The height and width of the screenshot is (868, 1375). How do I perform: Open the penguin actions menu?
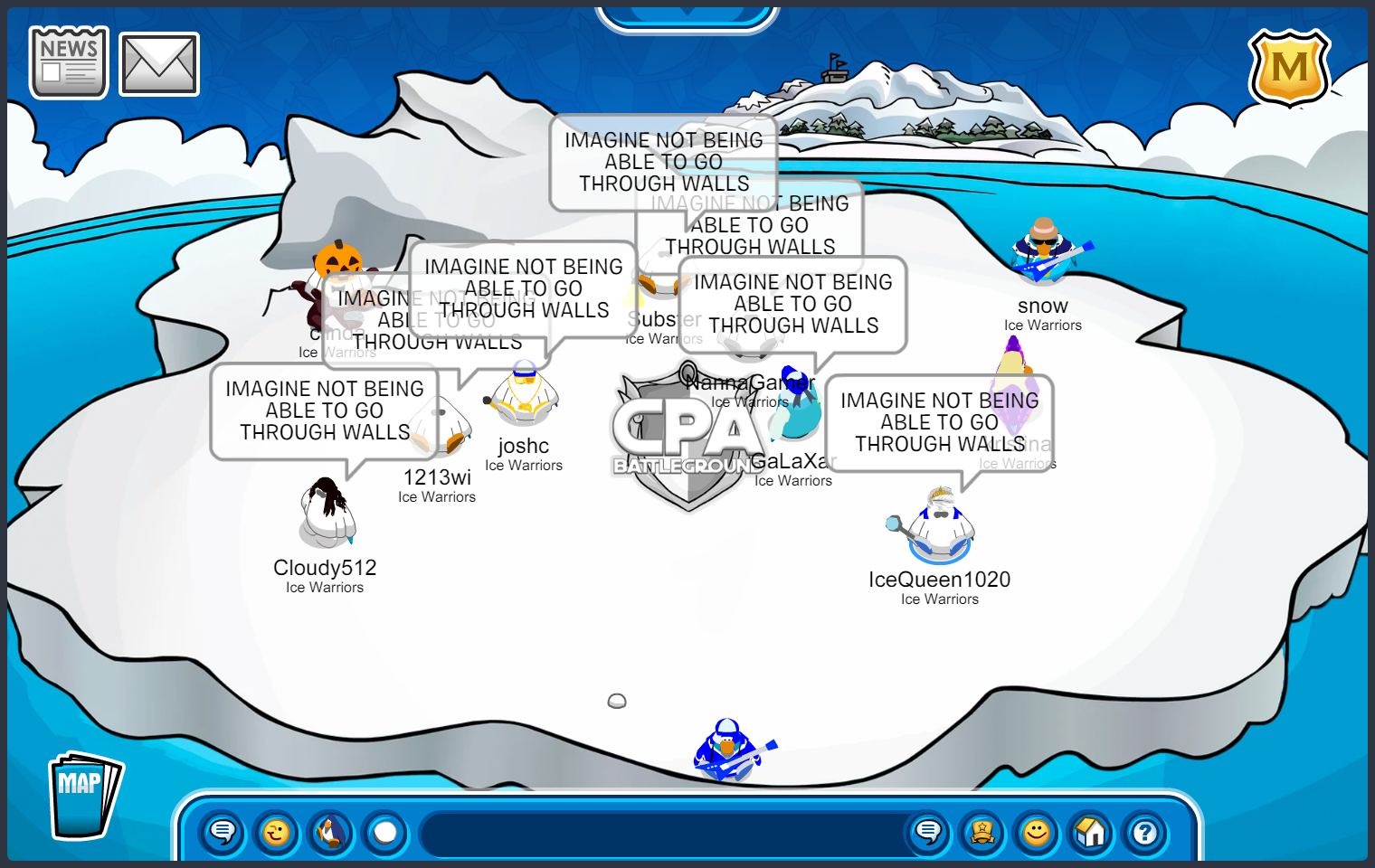pos(331,832)
